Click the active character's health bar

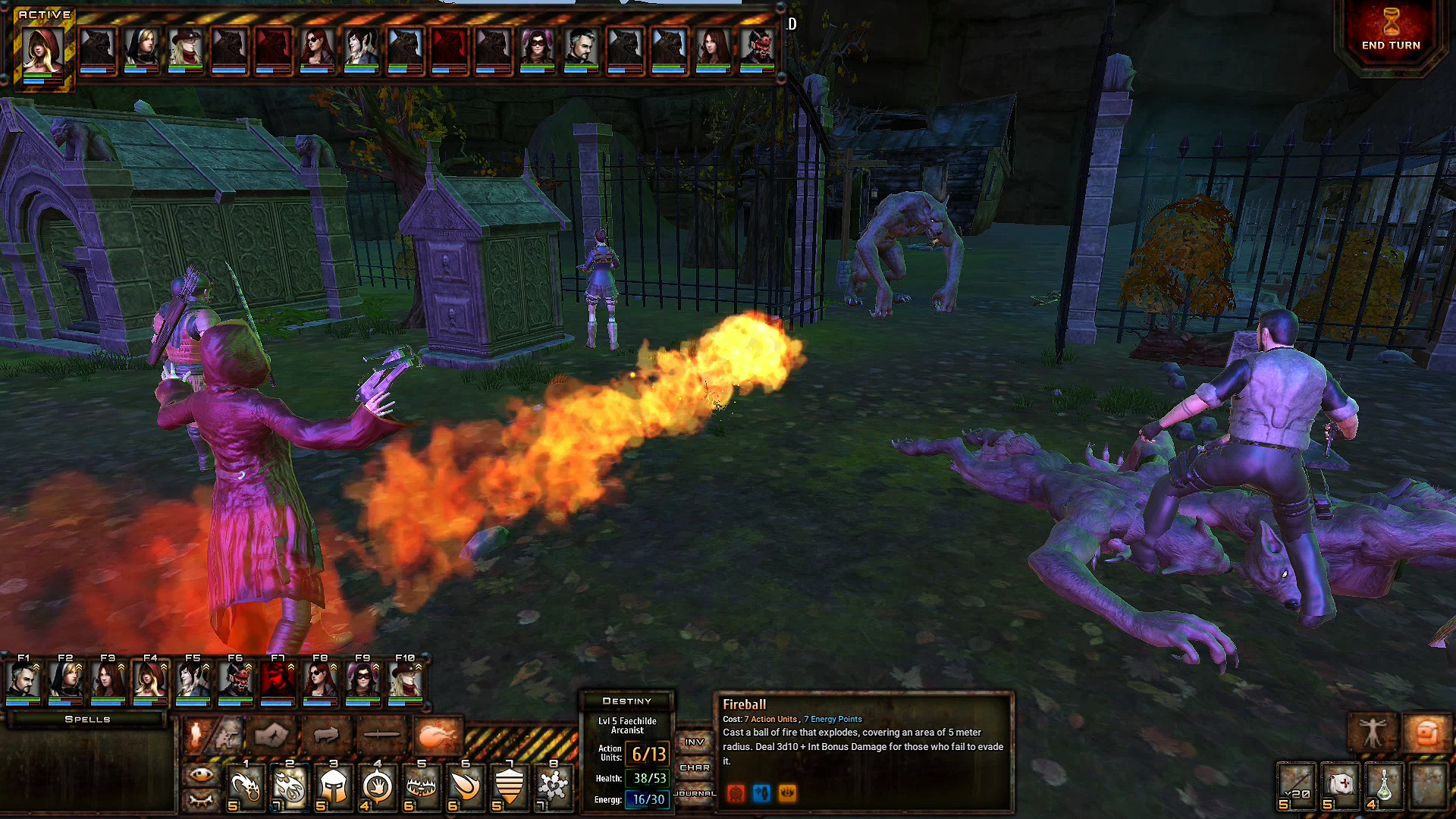click(x=43, y=76)
